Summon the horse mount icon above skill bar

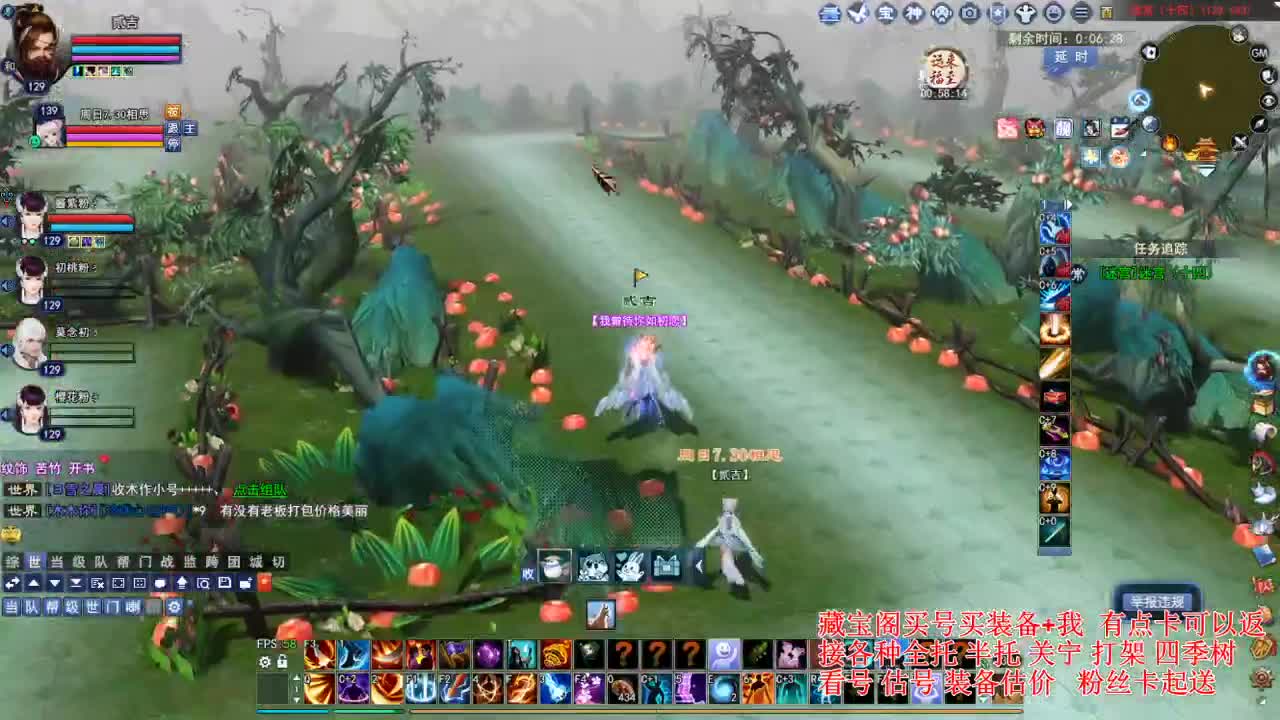click(x=601, y=615)
